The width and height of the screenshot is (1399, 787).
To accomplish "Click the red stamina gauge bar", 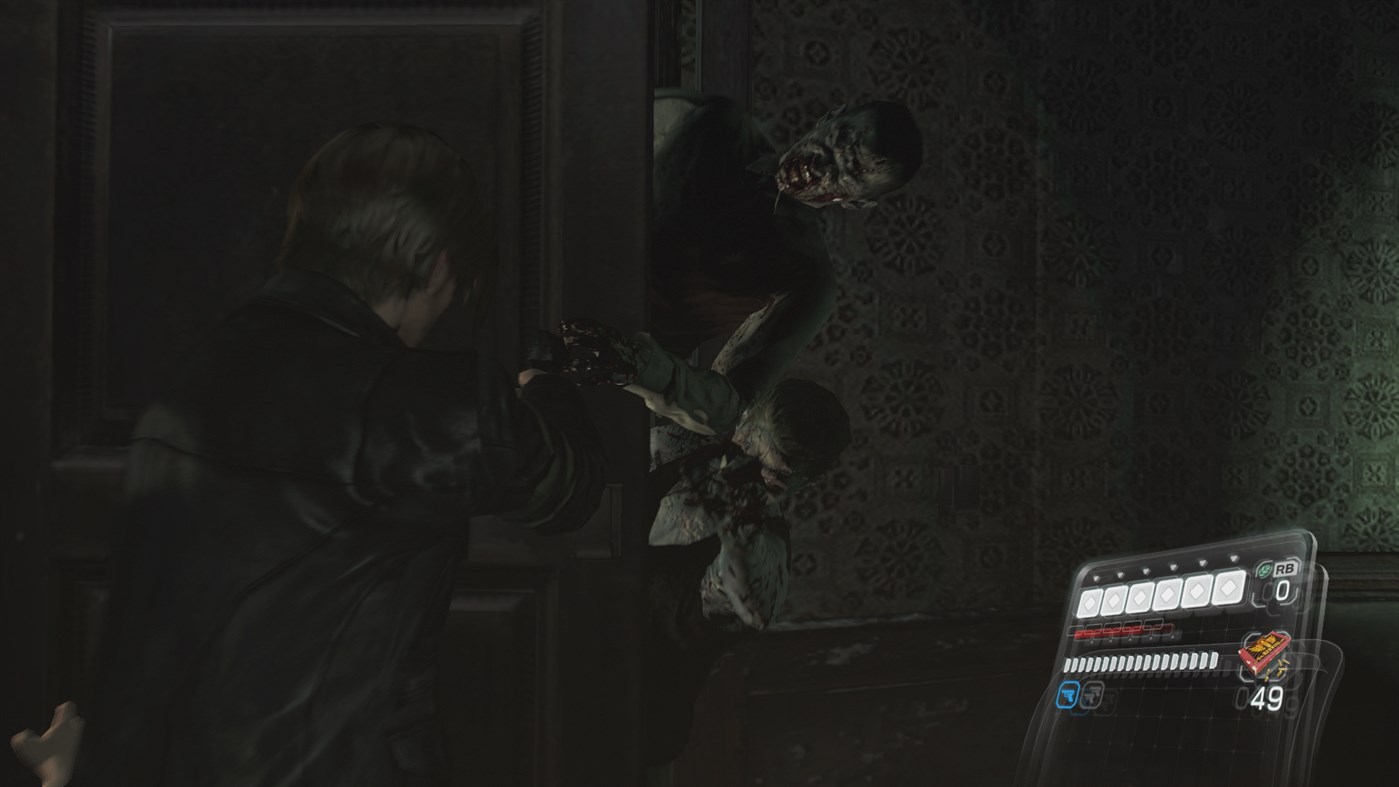I will 1120,632.
